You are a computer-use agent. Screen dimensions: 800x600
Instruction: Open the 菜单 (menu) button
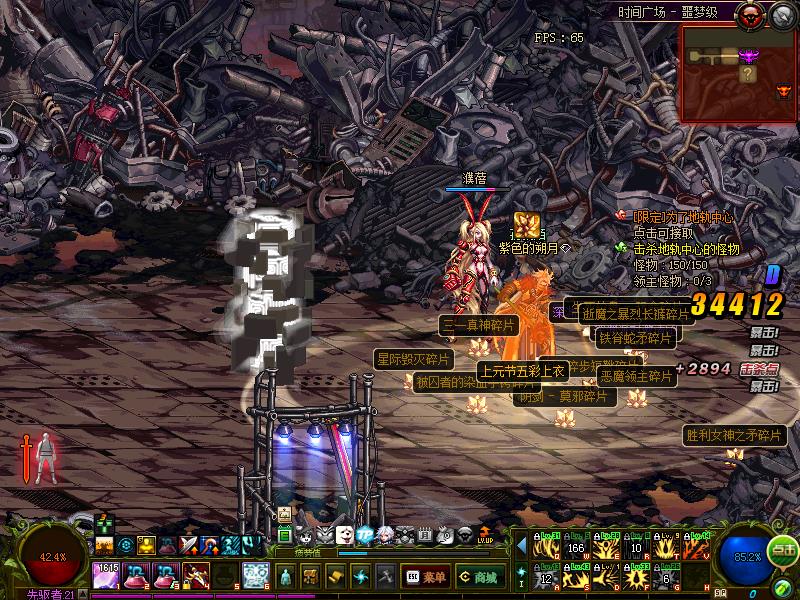click(x=425, y=577)
